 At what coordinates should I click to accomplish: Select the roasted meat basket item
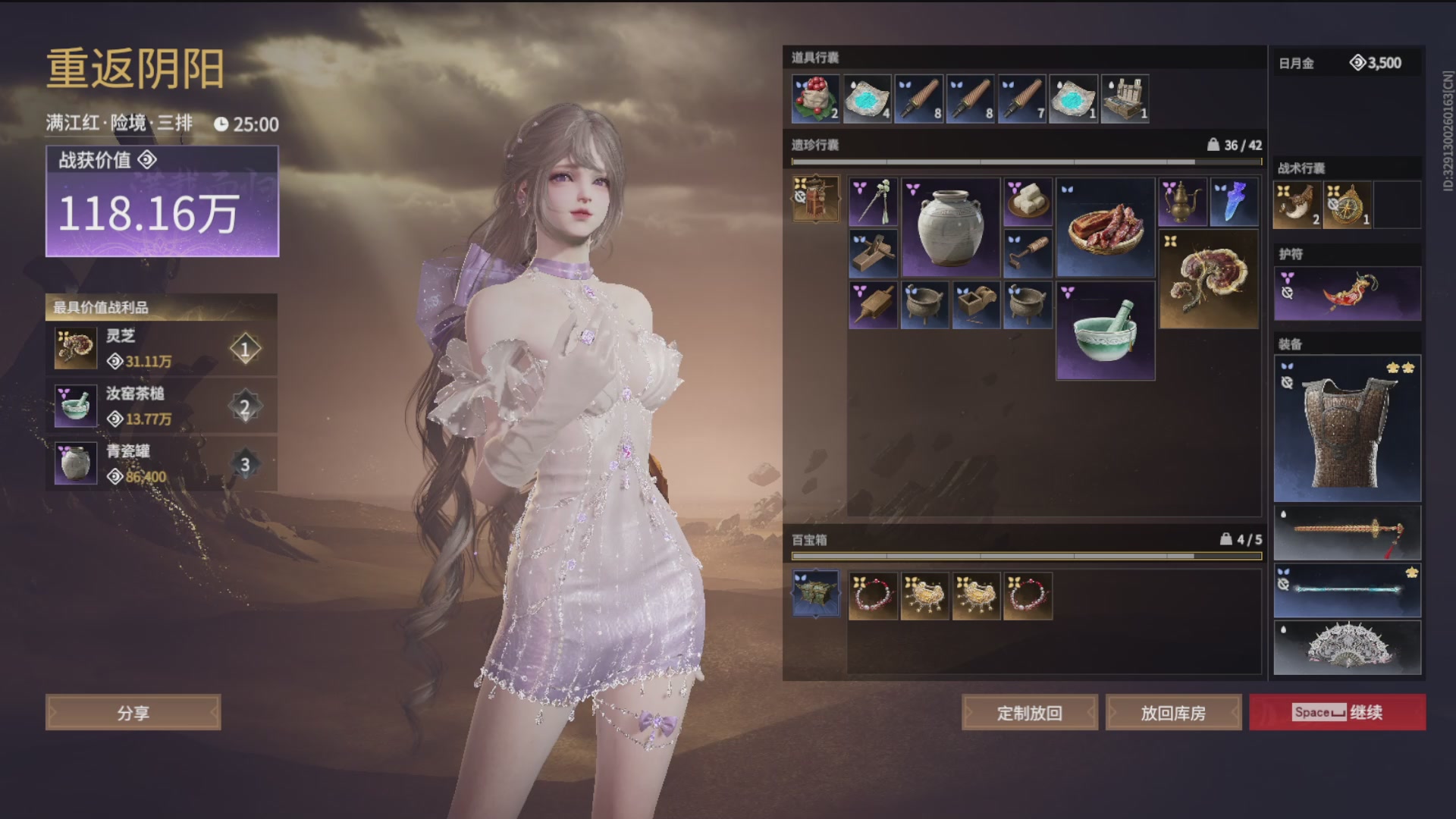tap(1105, 227)
